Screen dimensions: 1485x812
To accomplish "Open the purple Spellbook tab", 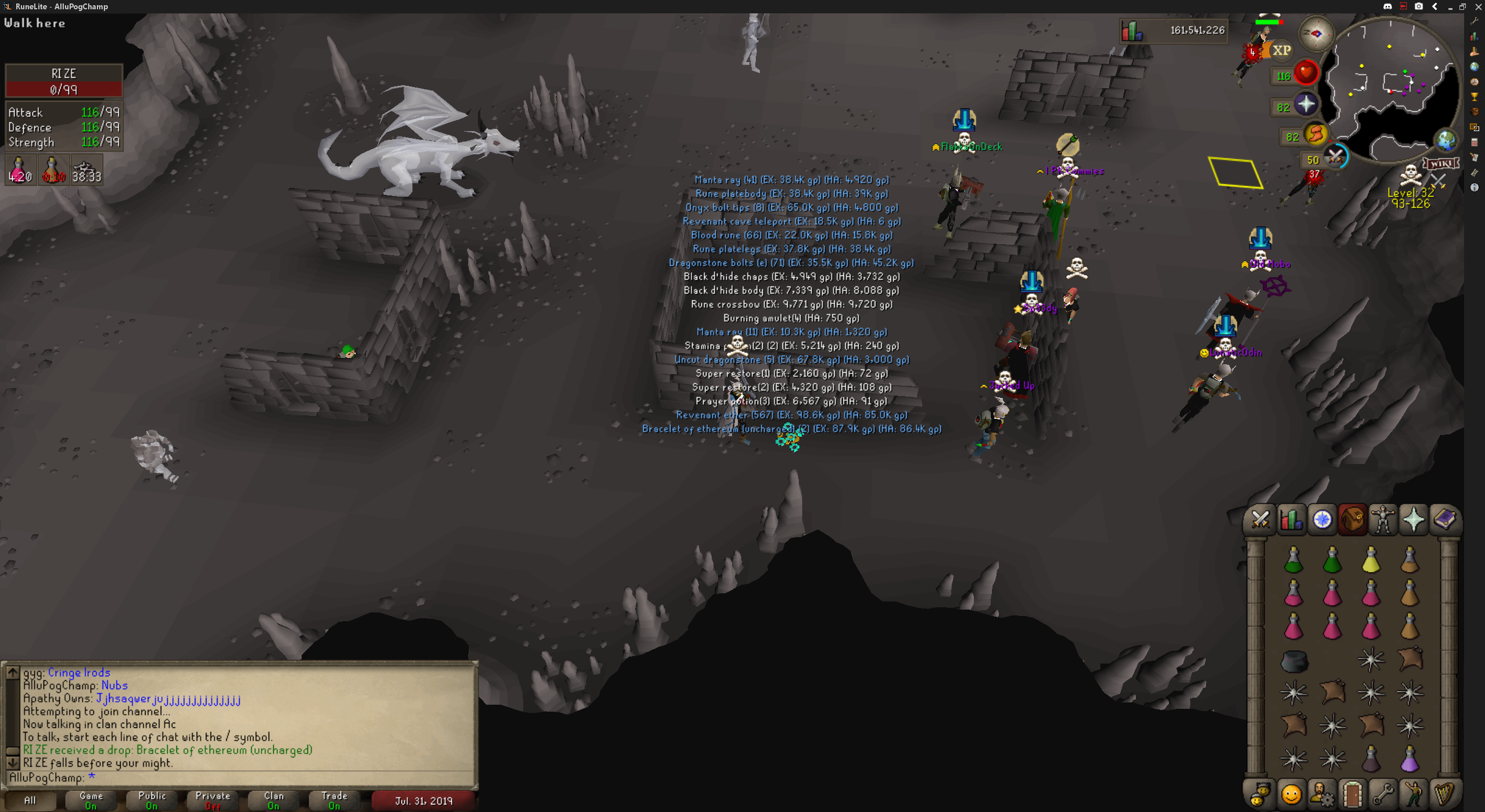I will [x=1444, y=519].
